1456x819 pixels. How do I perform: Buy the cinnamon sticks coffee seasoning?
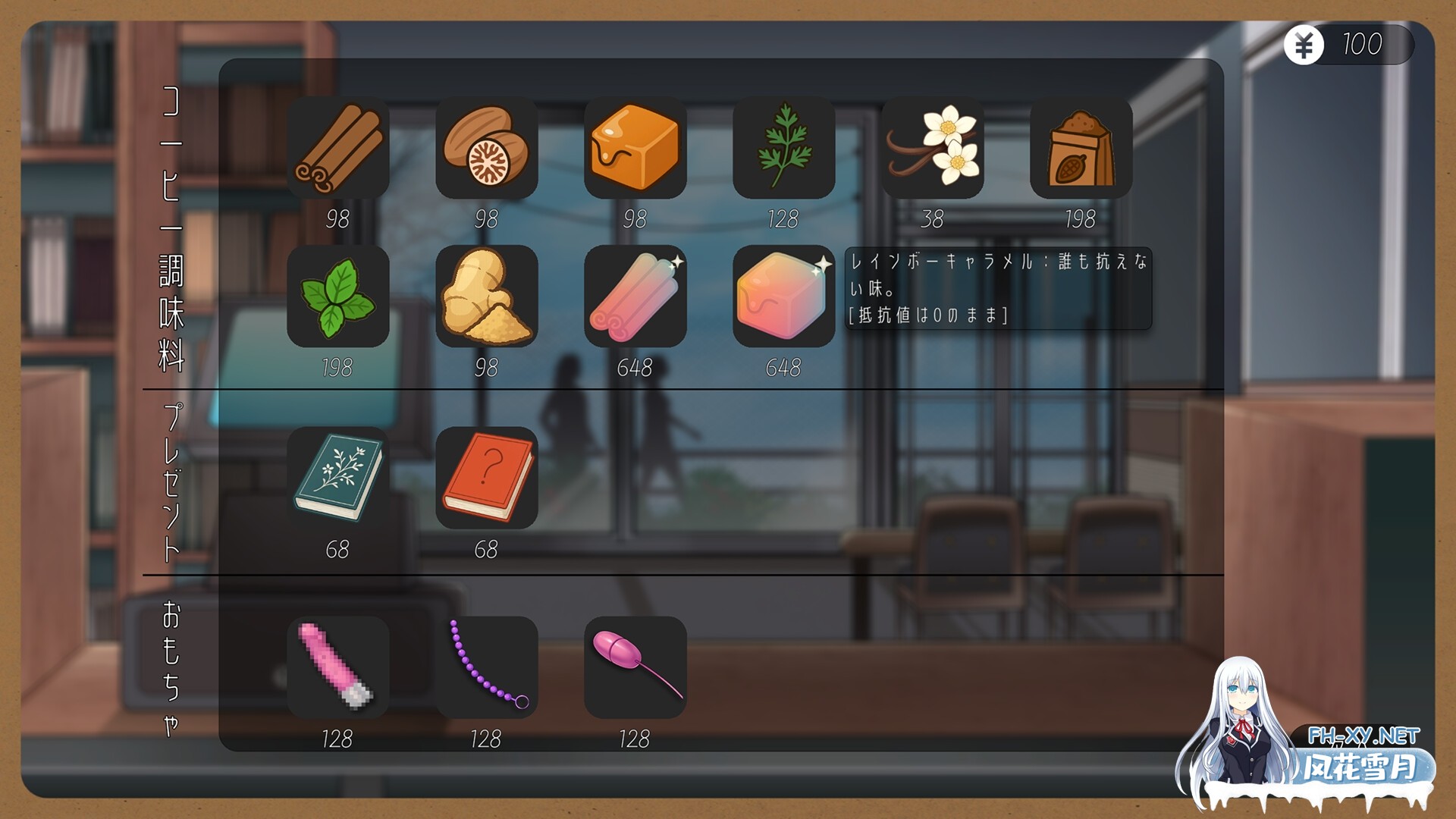pos(340,148)
